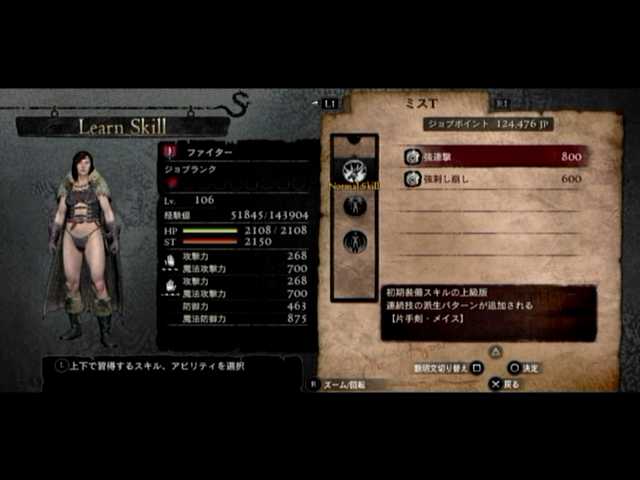This screenshot has width=640, height=480.
Task: Select the bottom skill category icon
Action: pyautogui.click(x=354, y=241)
